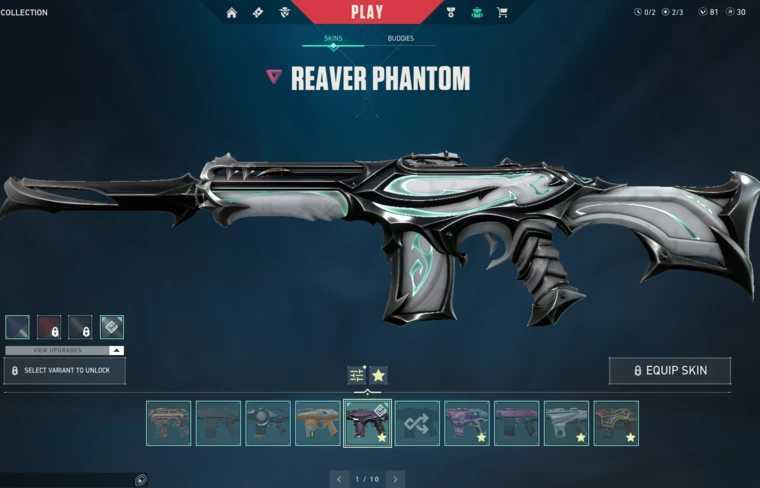Switch to the Buddies tab

pyautogui.click(x=401, y=38)
